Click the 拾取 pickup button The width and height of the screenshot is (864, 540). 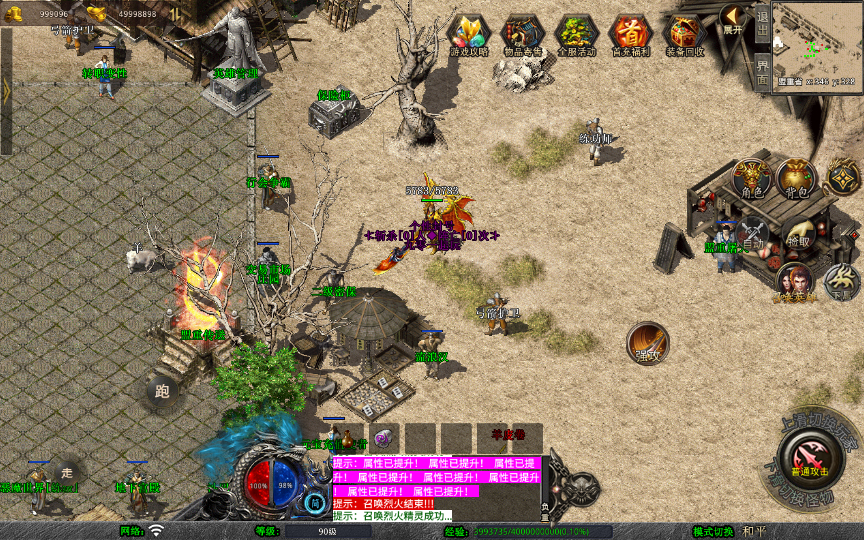(797, 233)
